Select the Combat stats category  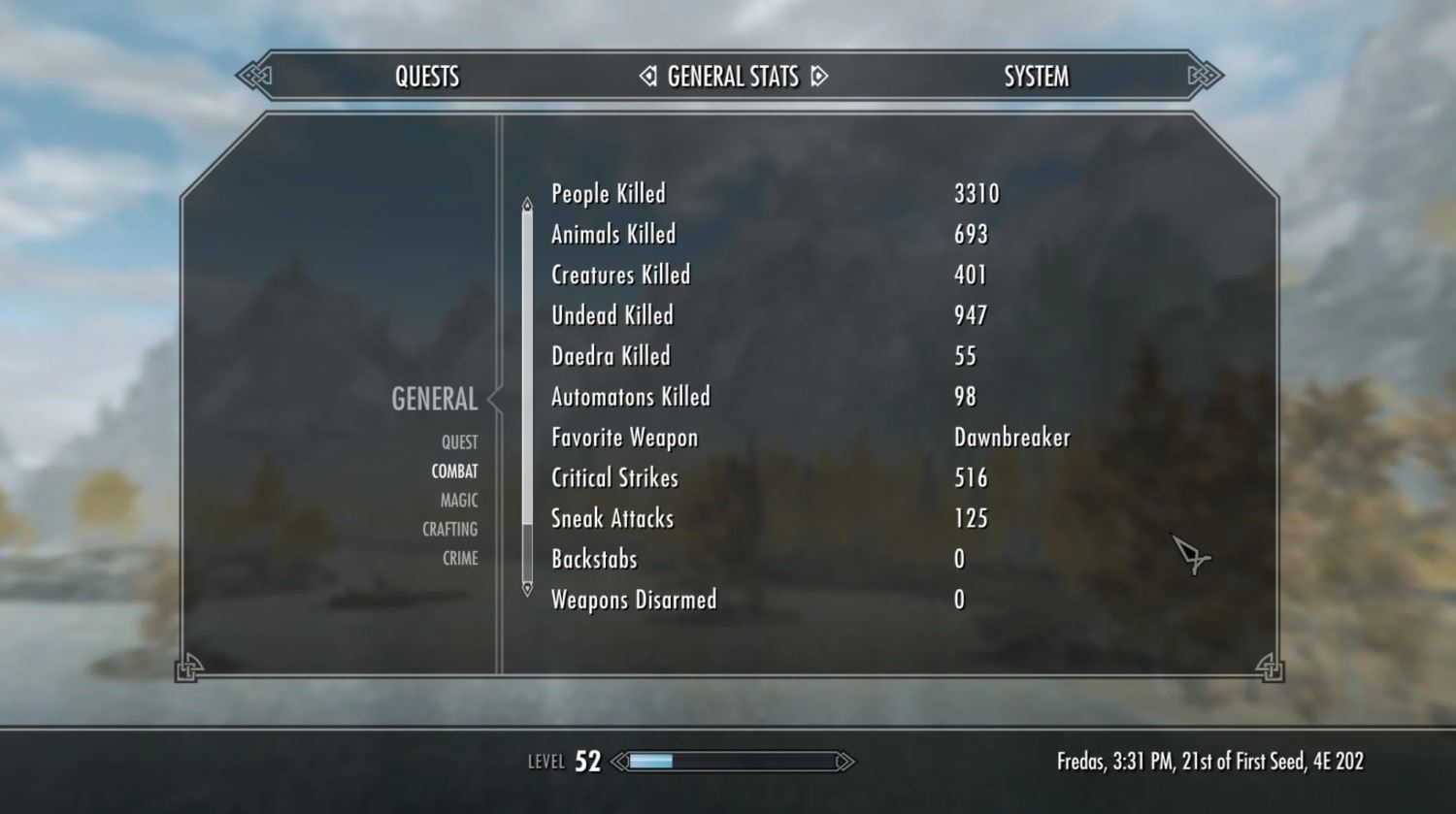pos(454,472)
